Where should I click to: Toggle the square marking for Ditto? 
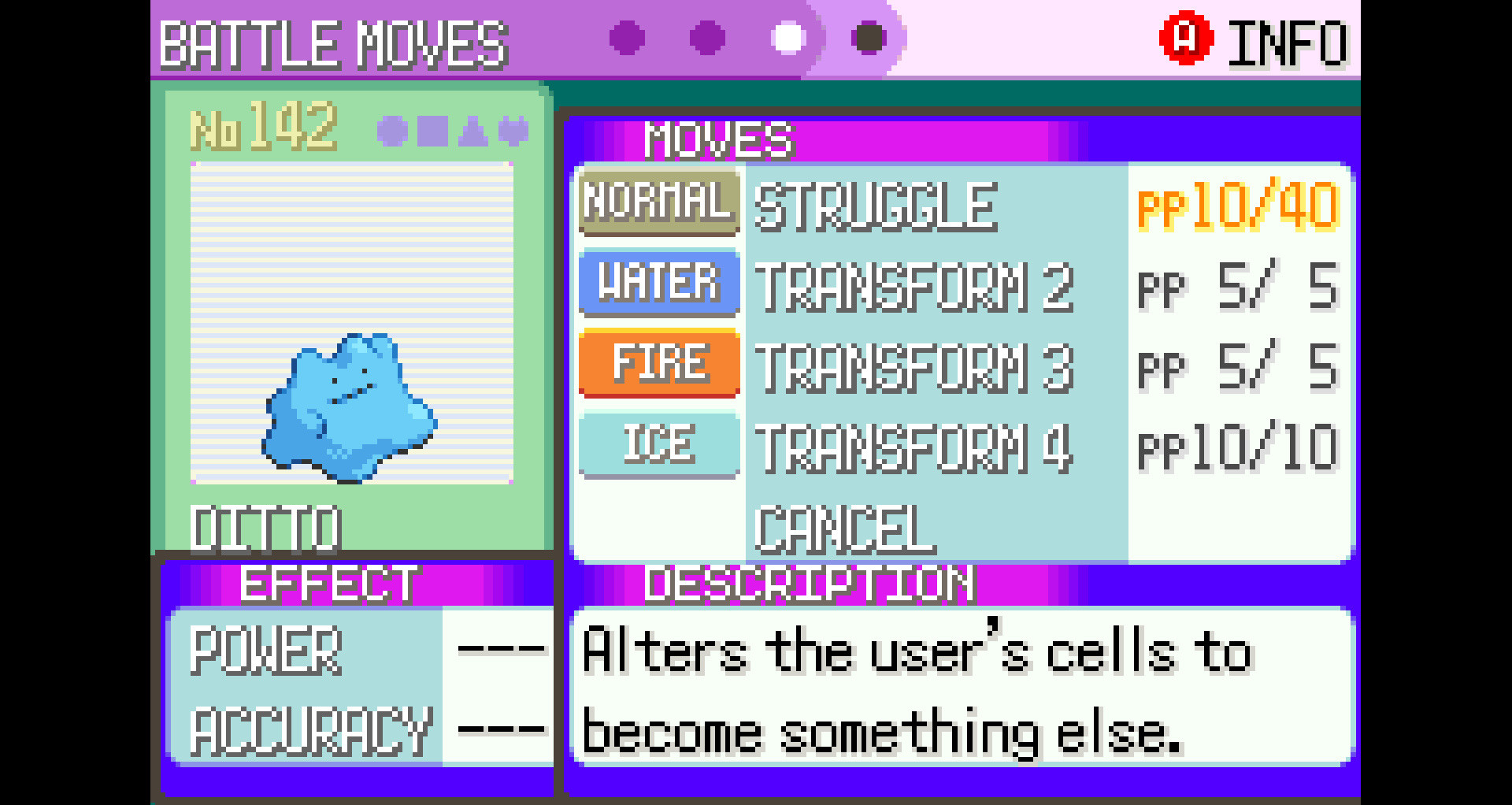pos(432,131)
